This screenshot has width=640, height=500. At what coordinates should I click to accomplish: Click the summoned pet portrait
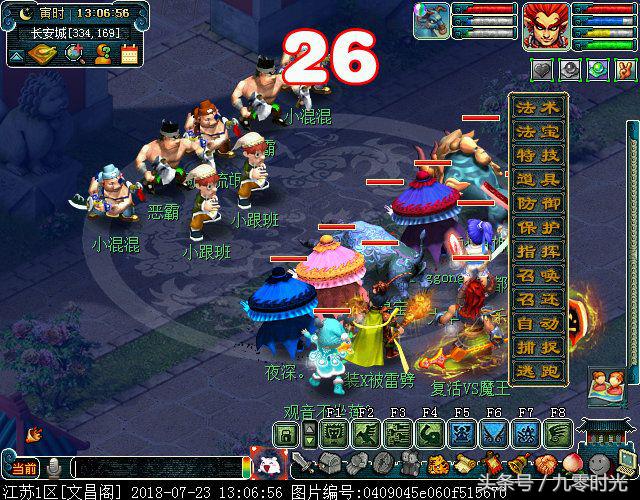click(432, 21)
